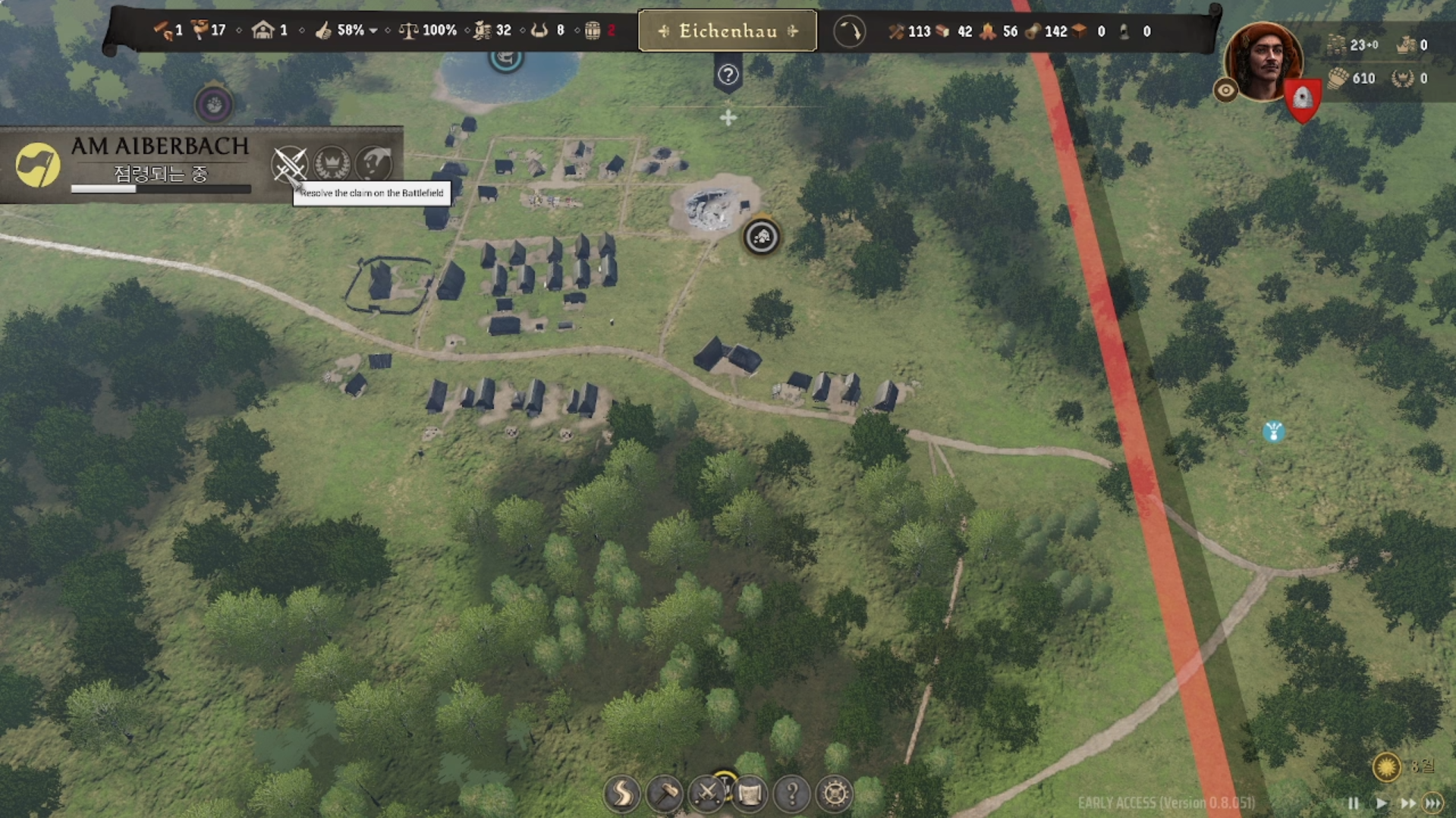Click the question mark marker below the banner

tap(728, 75)
